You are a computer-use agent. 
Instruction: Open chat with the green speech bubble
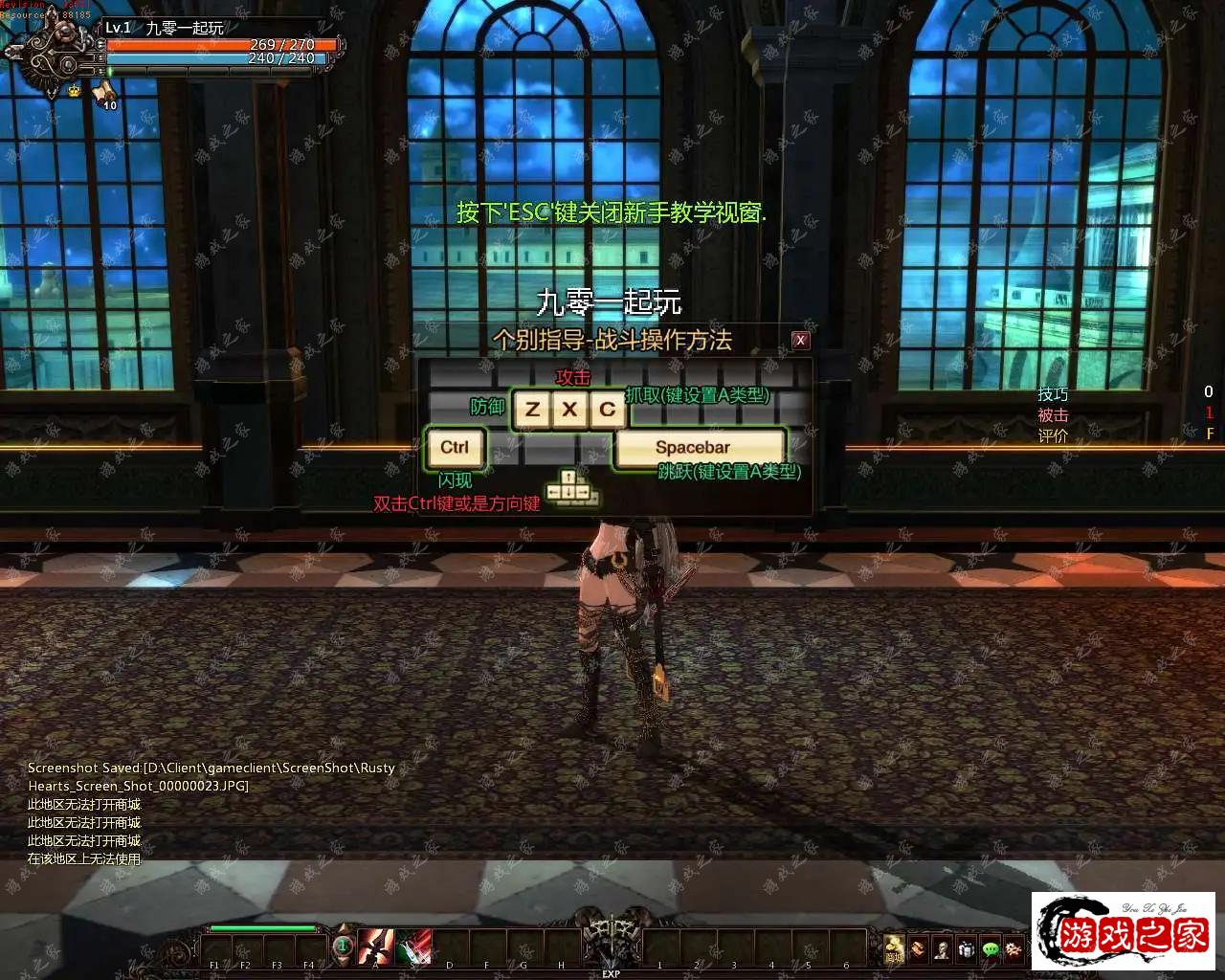point(991,949)
